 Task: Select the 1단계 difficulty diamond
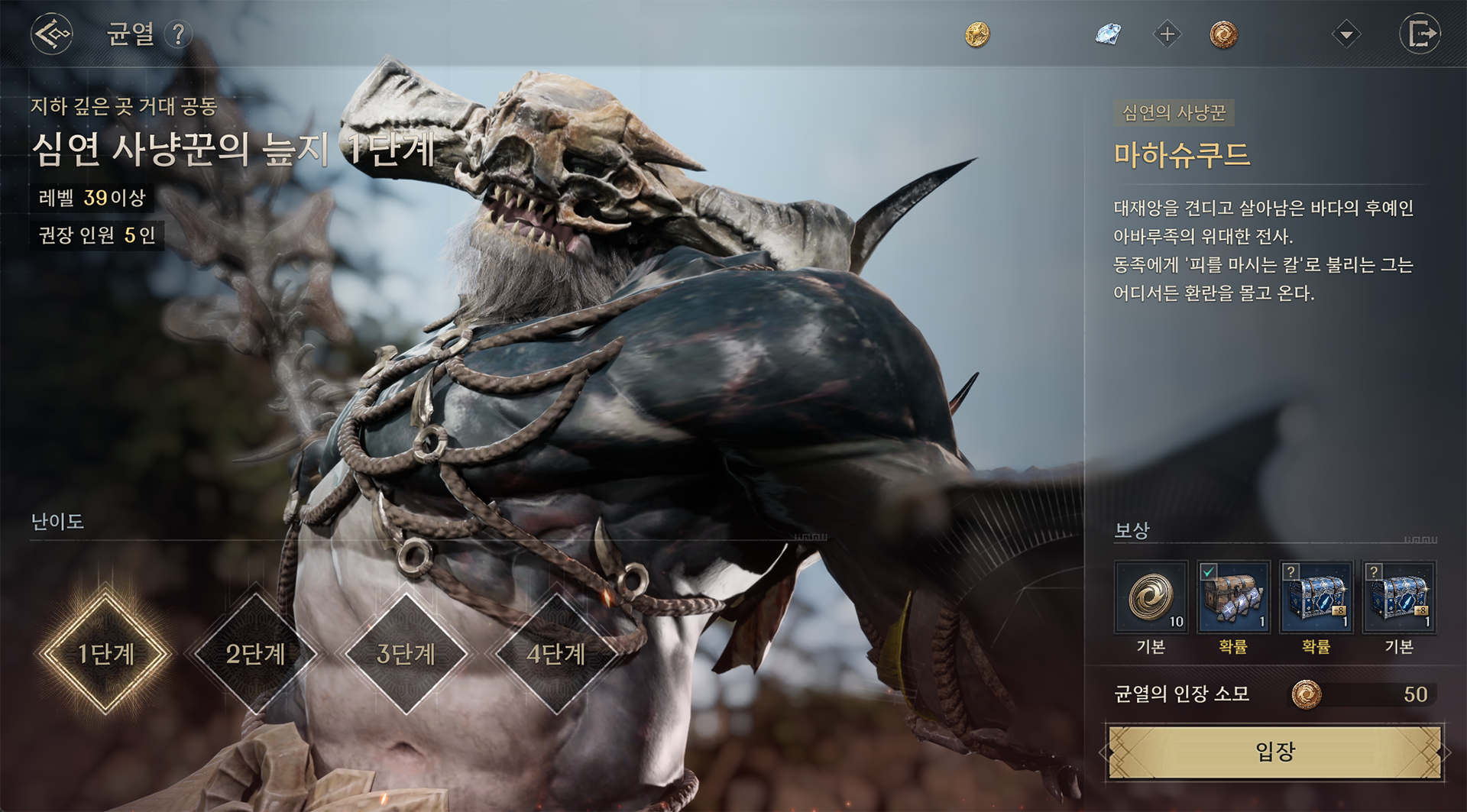click(x=105, y=654)
